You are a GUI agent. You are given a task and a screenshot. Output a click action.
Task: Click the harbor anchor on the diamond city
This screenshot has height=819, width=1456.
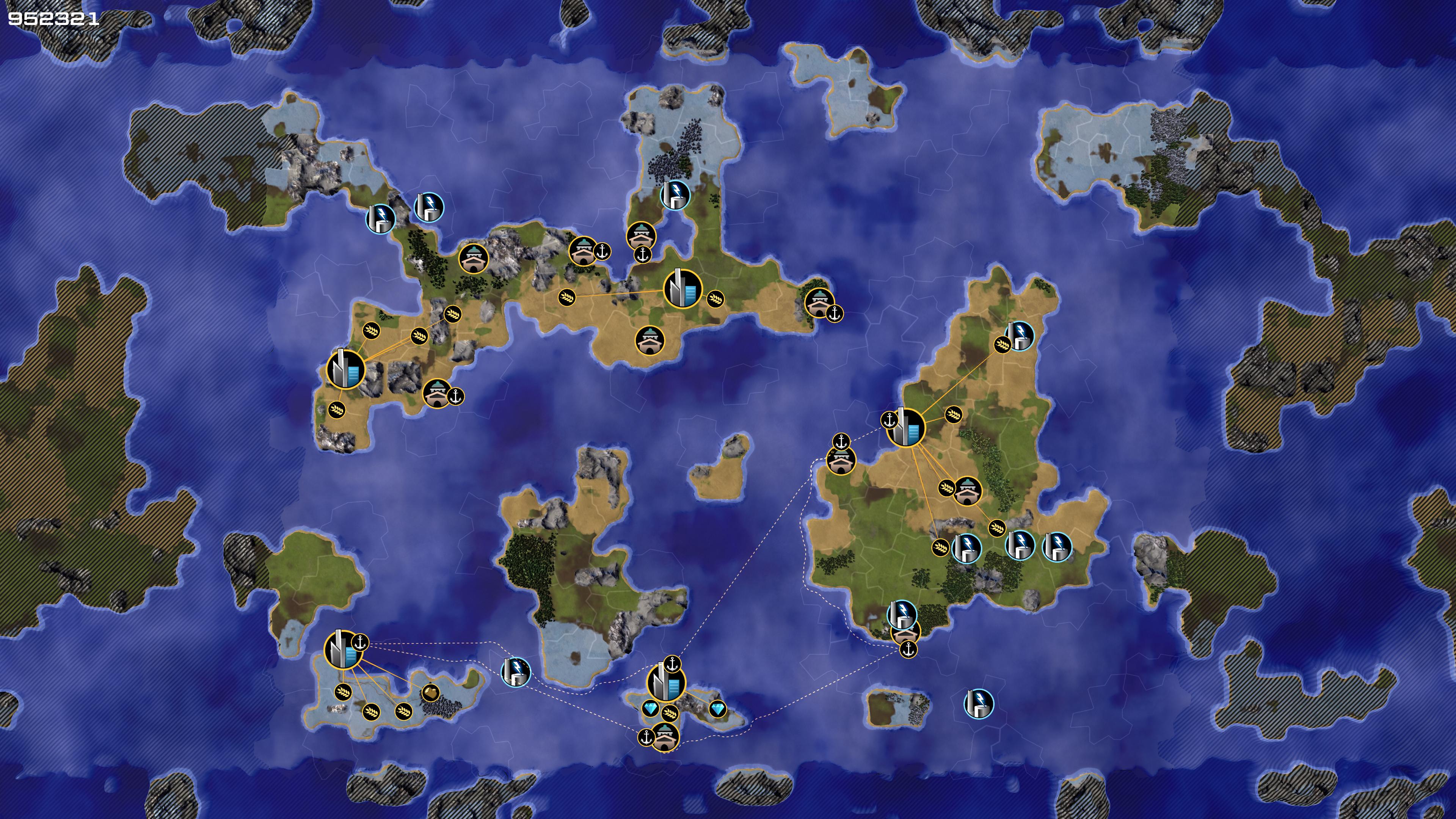click(x=672, y=664)
